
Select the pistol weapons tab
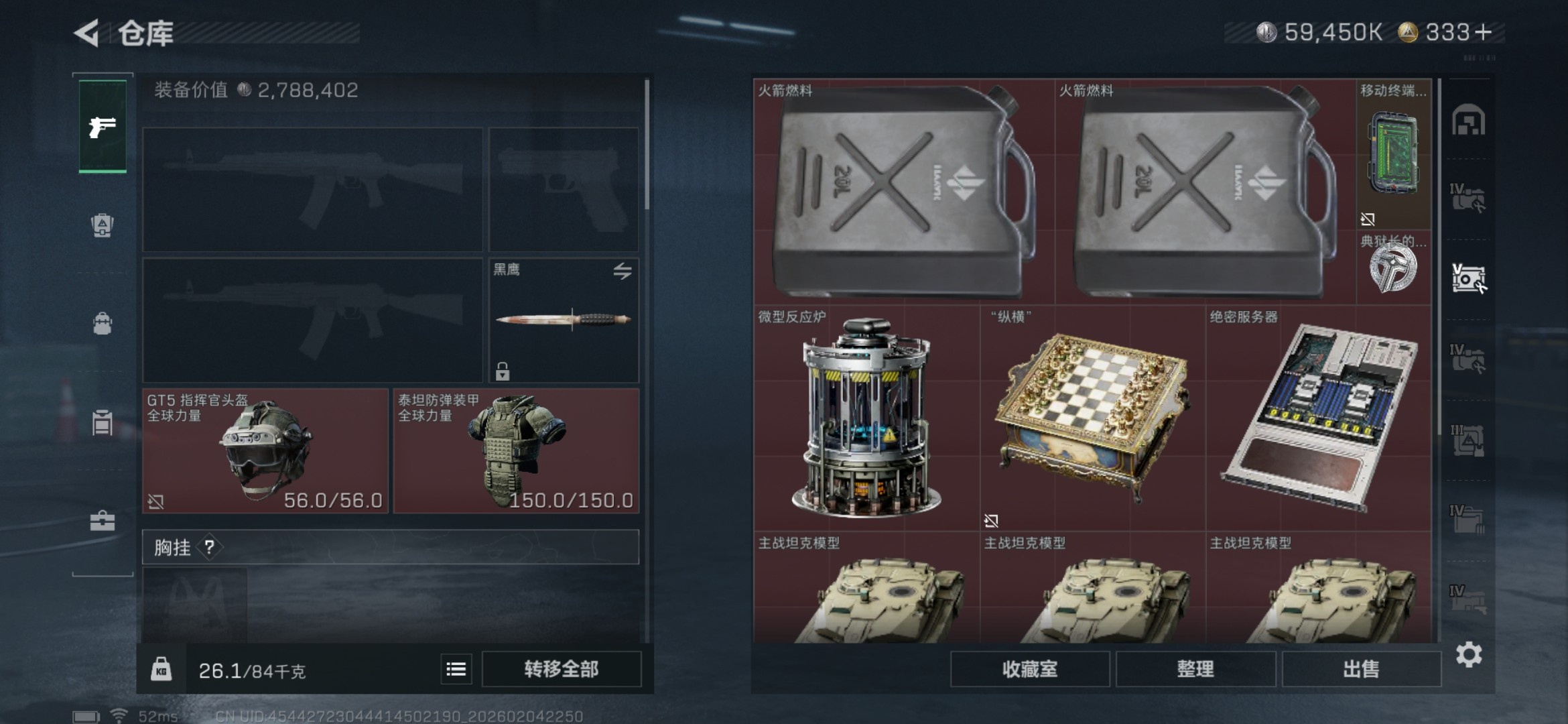click(103, 126)
